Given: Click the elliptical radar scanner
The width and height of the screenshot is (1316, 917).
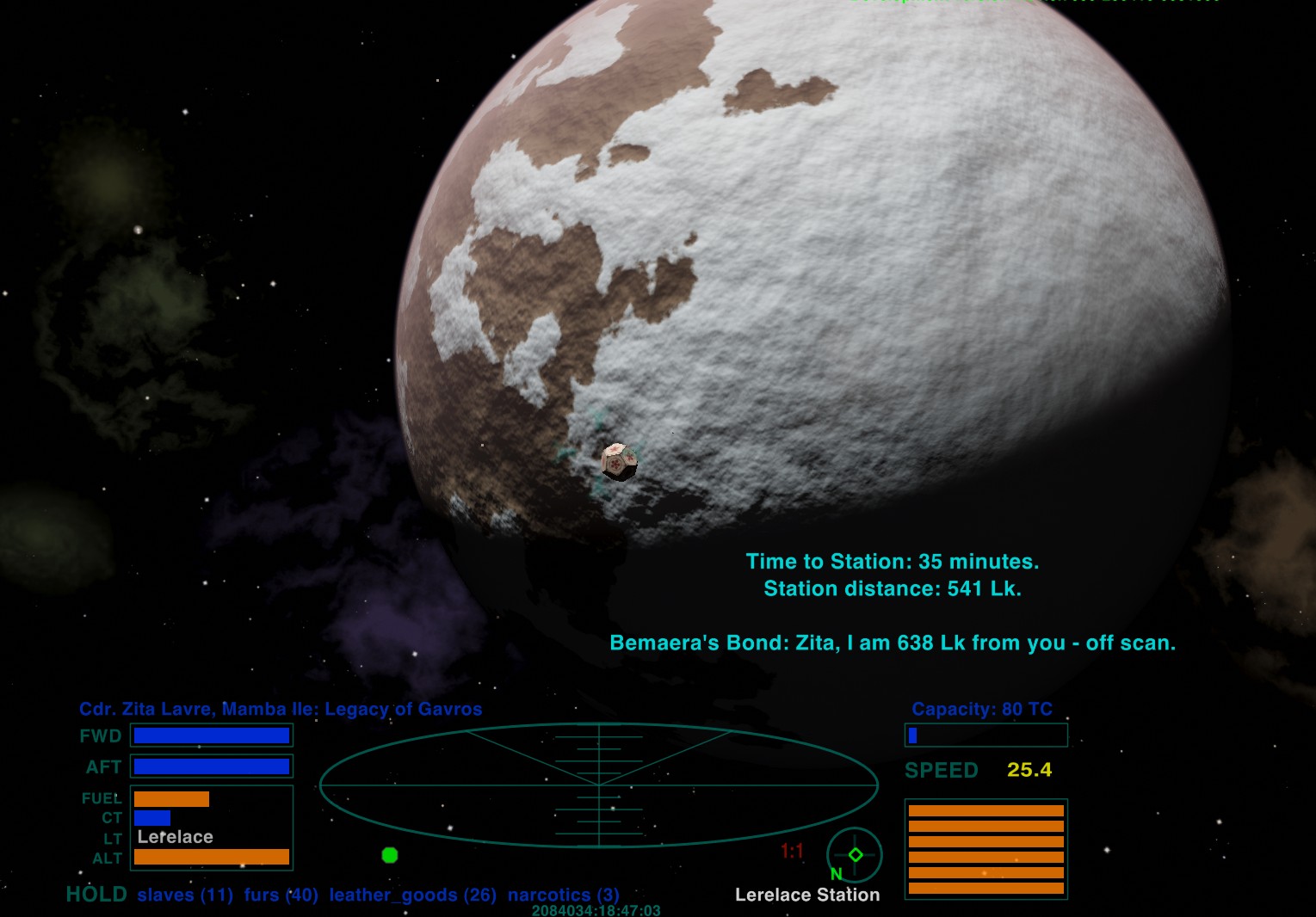Looking at the screenshot, I should point(598,785).
